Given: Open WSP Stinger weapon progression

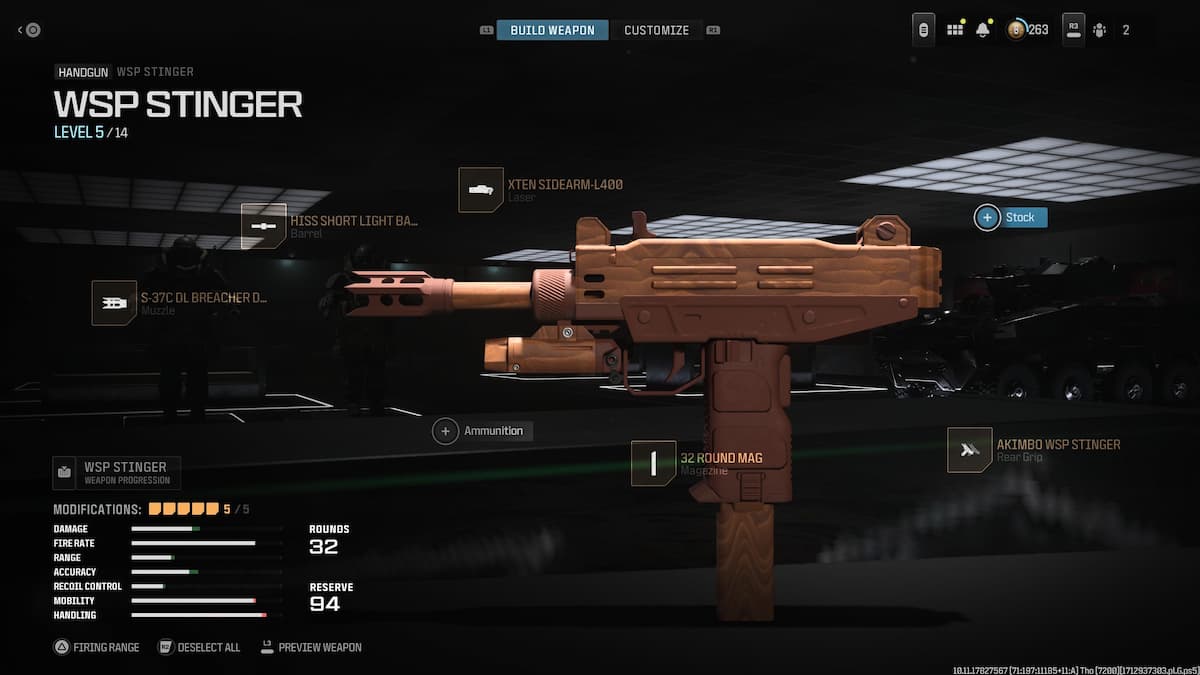Looking at the screenshot, I should coord(116,472).
